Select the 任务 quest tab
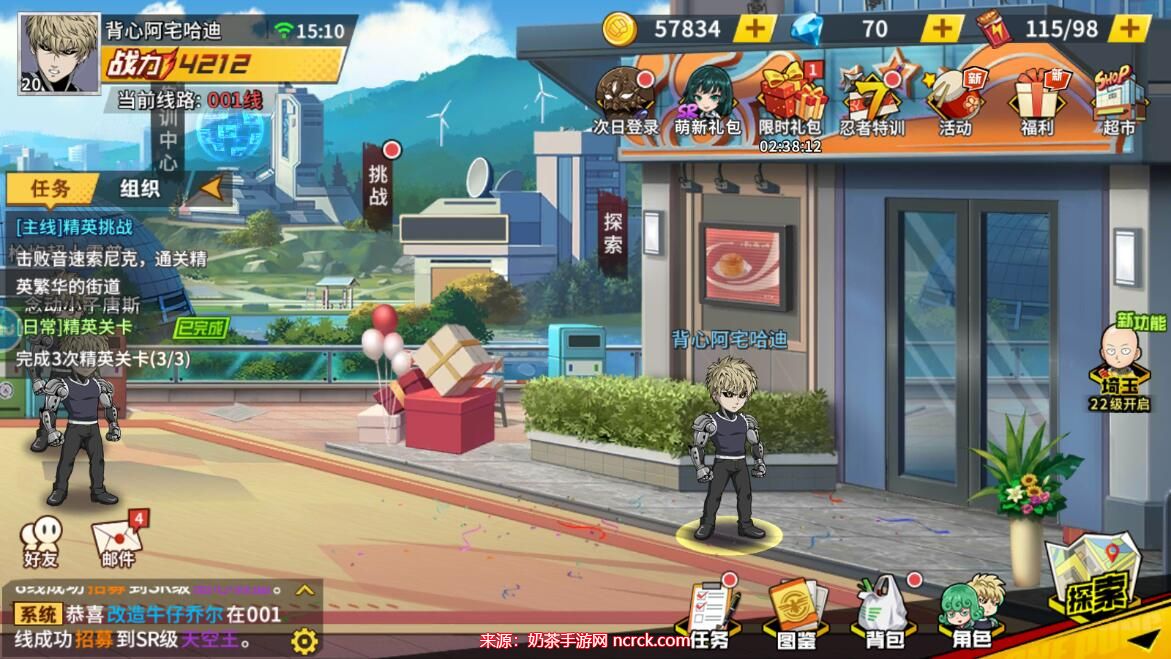 50,188
